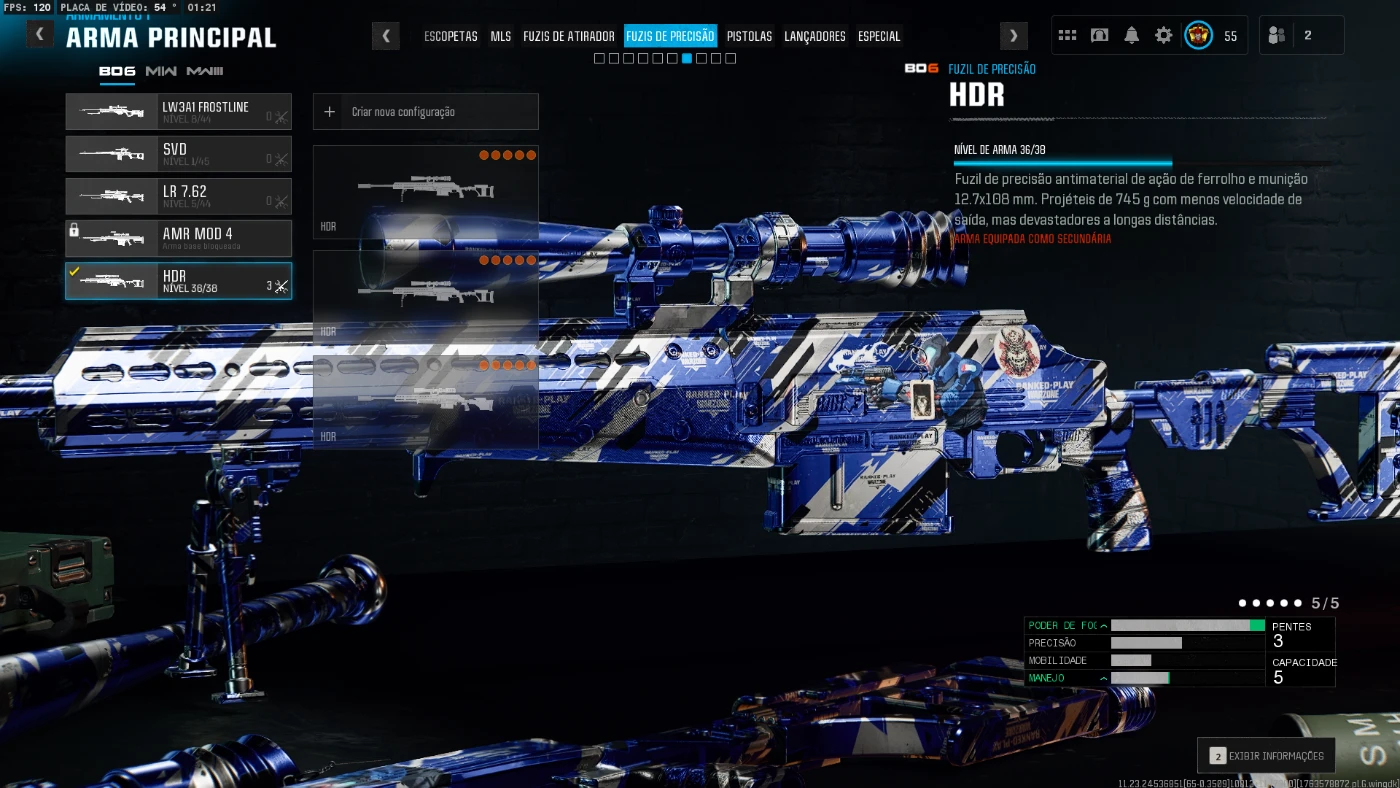1400x788 pixels.
Task: Create a new configuration with Criar nova configuração
Action: (x=425, y=112)
